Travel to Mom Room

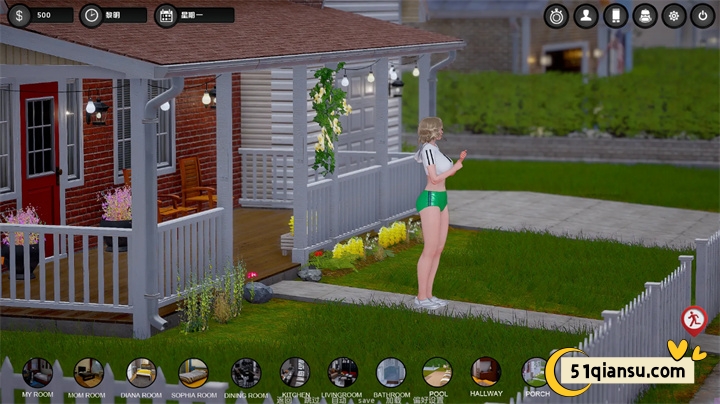(89, 373)
